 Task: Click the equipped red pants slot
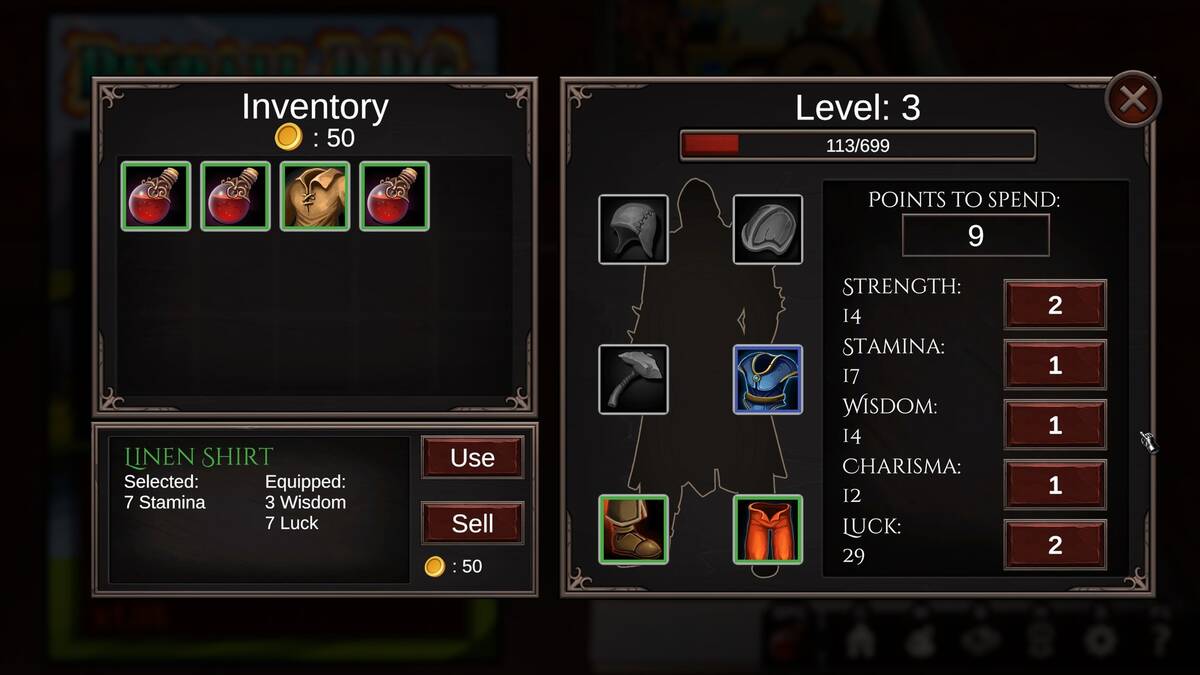click(x=767, y=529)
